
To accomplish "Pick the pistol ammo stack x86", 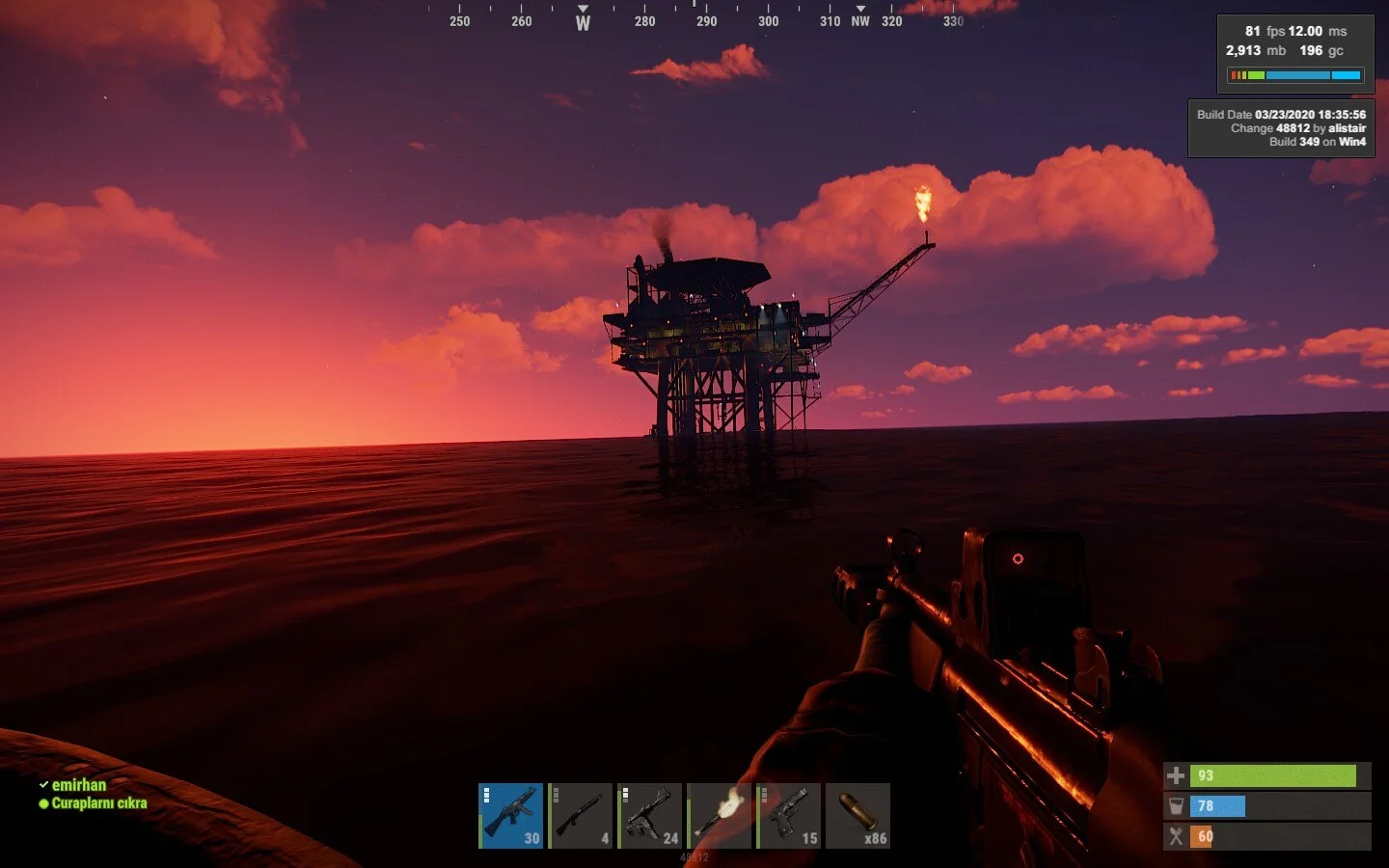I will (858, 816).
